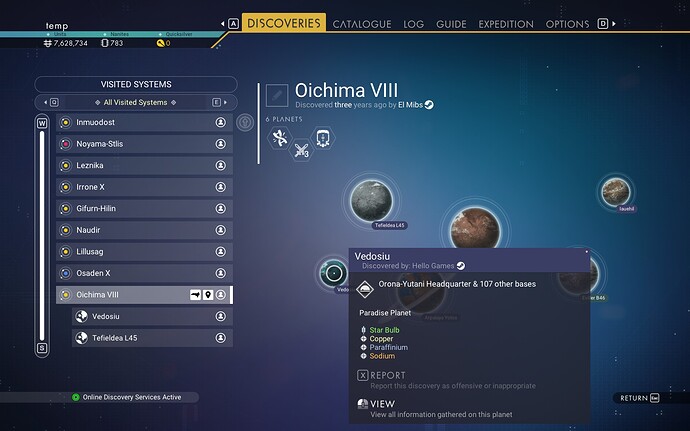Image resolution: width=690 pixels, height=431 pixels.
Task: Choose Lillusag in the system list
Action: pyautogui.click(x=143, y=252)
